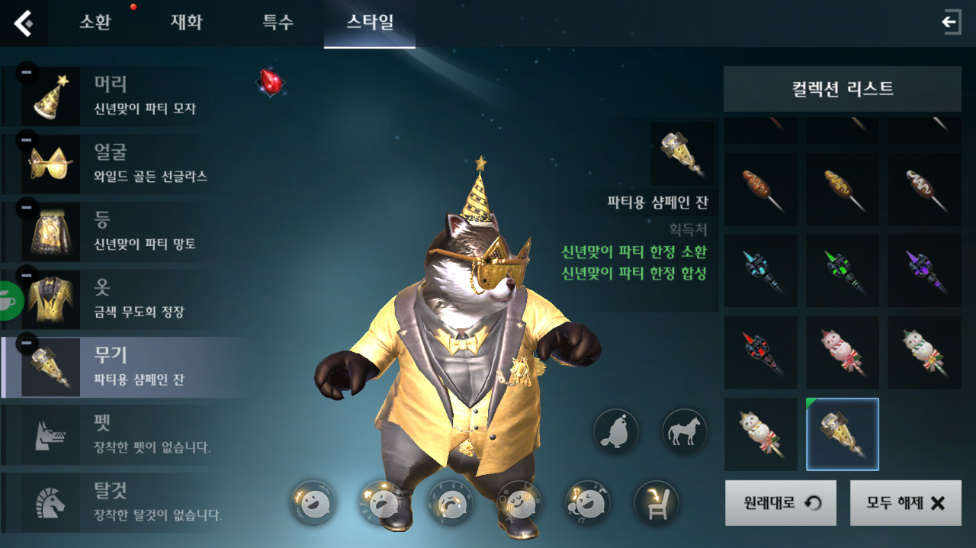Click the 원래대로 reset button

tap(780, 503)
